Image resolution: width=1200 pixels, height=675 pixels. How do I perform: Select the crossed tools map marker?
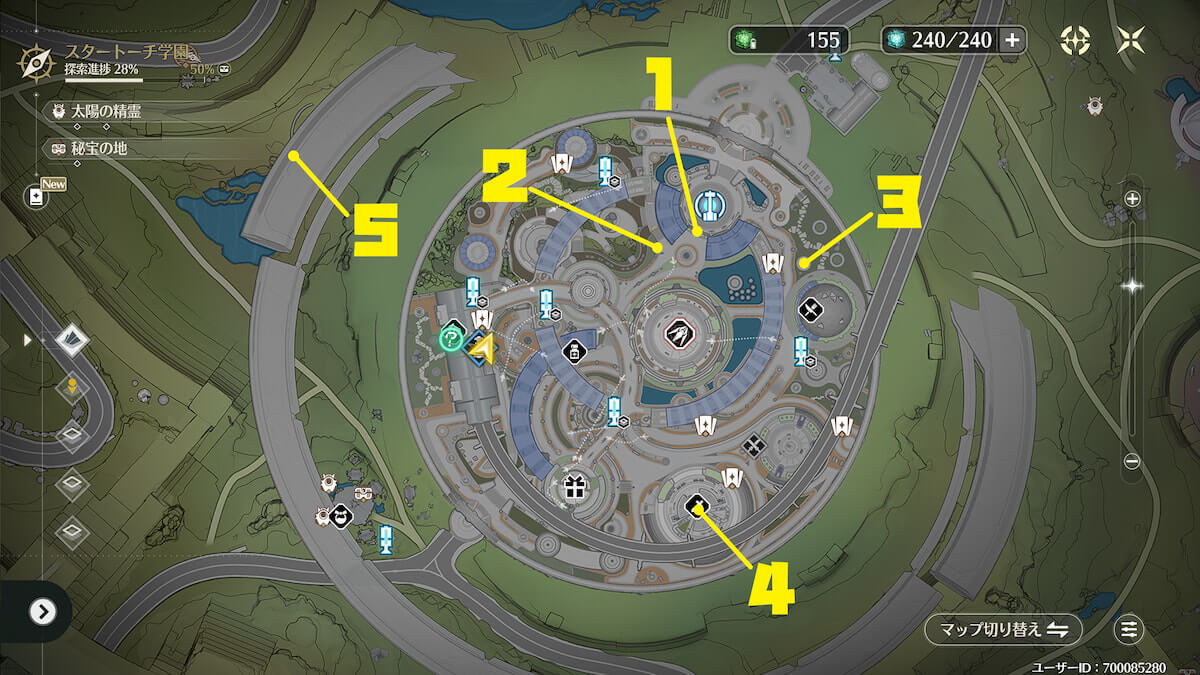(x=810, y=311)
